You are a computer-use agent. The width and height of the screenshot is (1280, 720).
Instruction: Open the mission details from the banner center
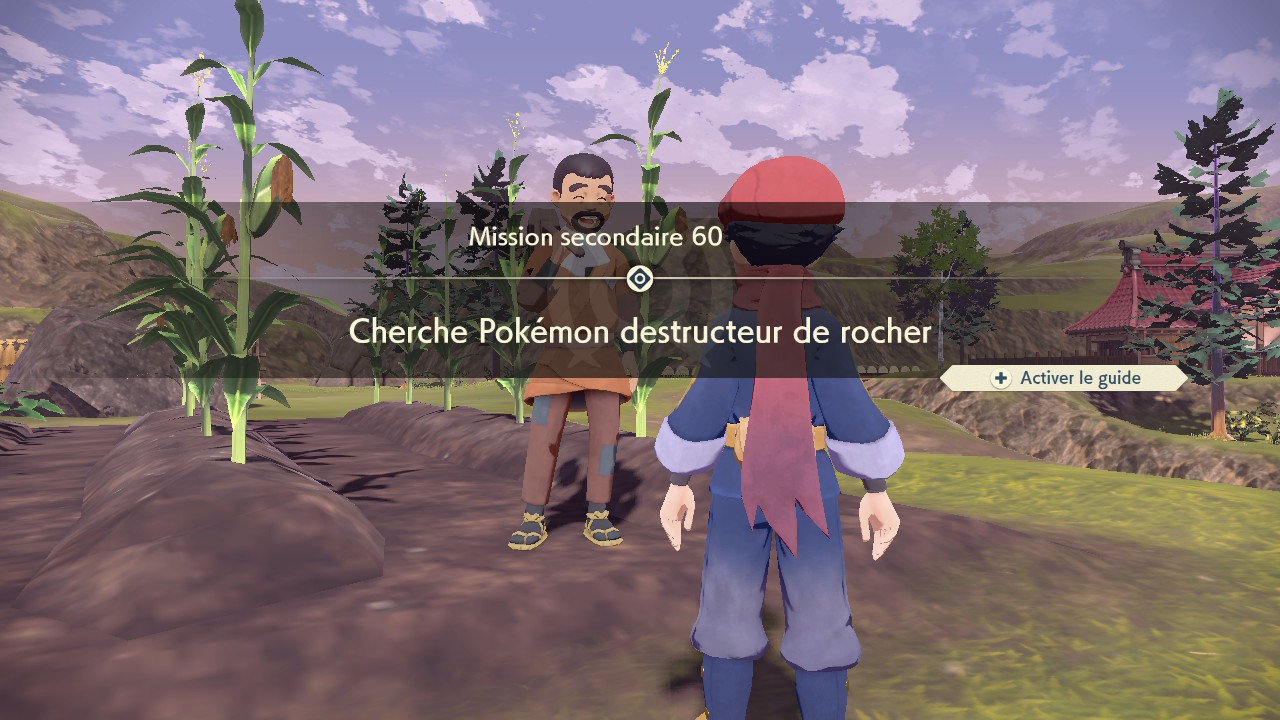(x=640, y=279)
